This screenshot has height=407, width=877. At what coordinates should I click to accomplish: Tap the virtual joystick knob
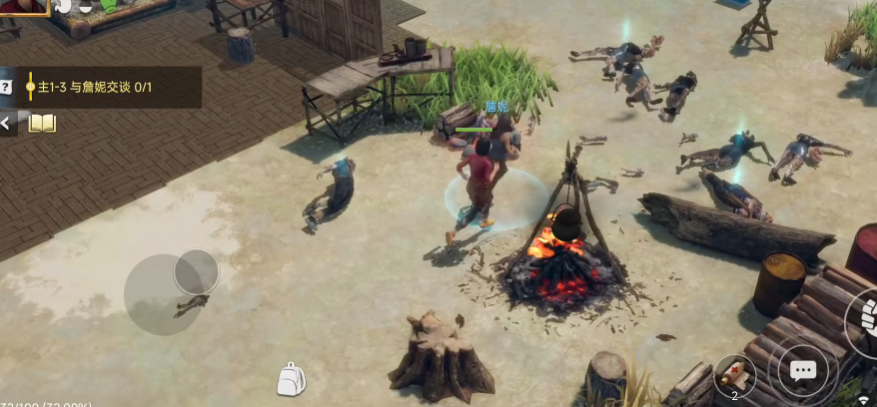[196, 271]
